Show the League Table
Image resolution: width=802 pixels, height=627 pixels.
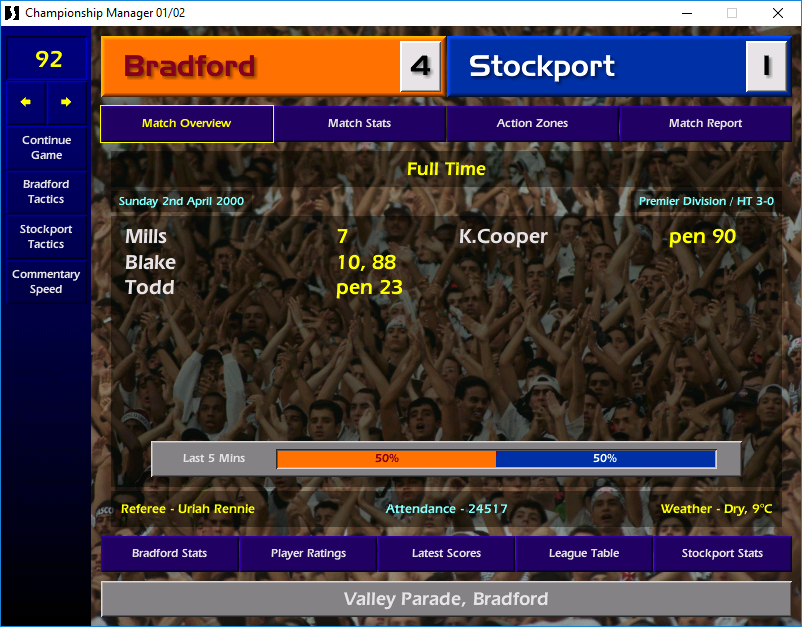click(584, 553)
